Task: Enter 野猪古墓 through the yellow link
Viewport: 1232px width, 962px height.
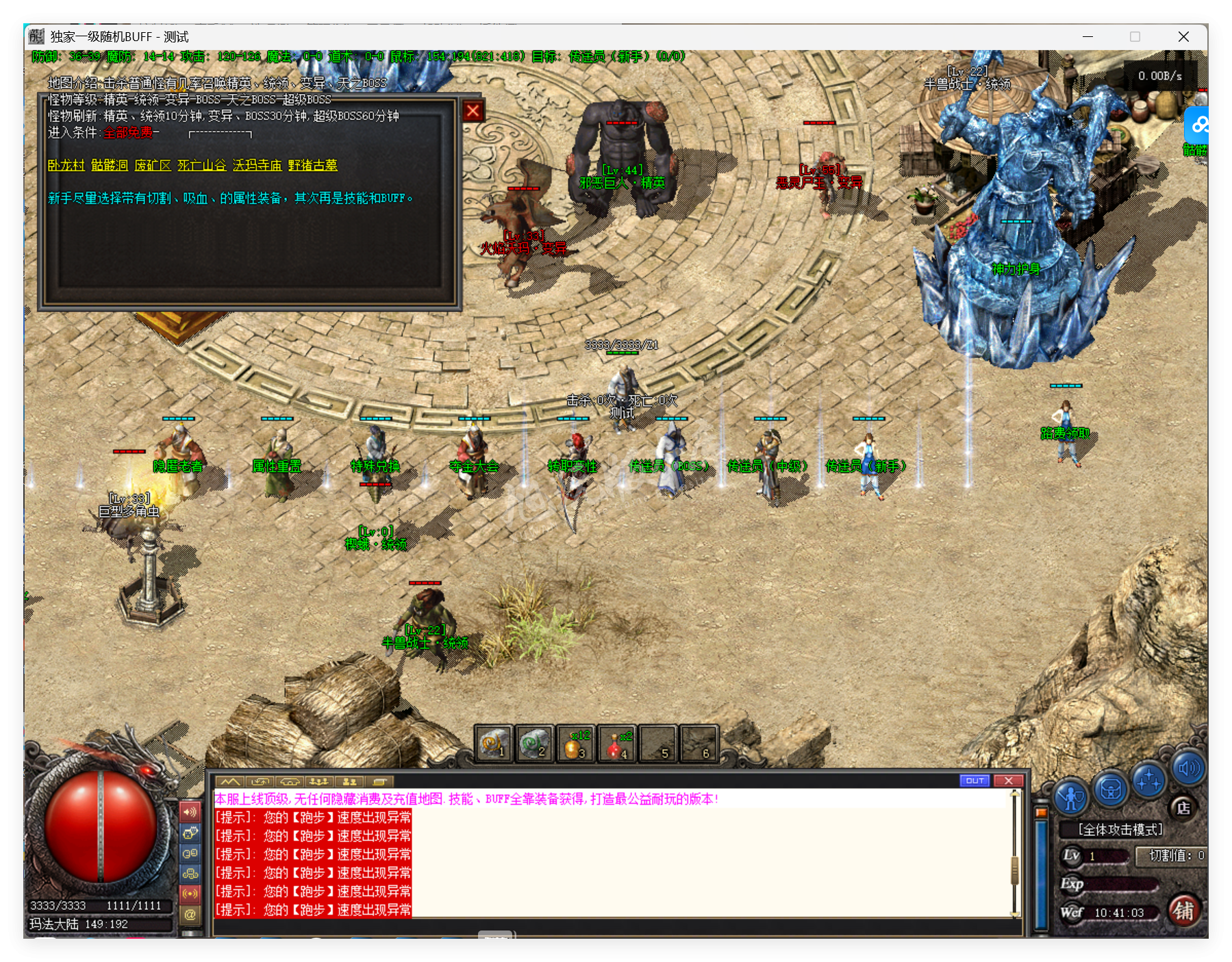Action: [312, 165]
